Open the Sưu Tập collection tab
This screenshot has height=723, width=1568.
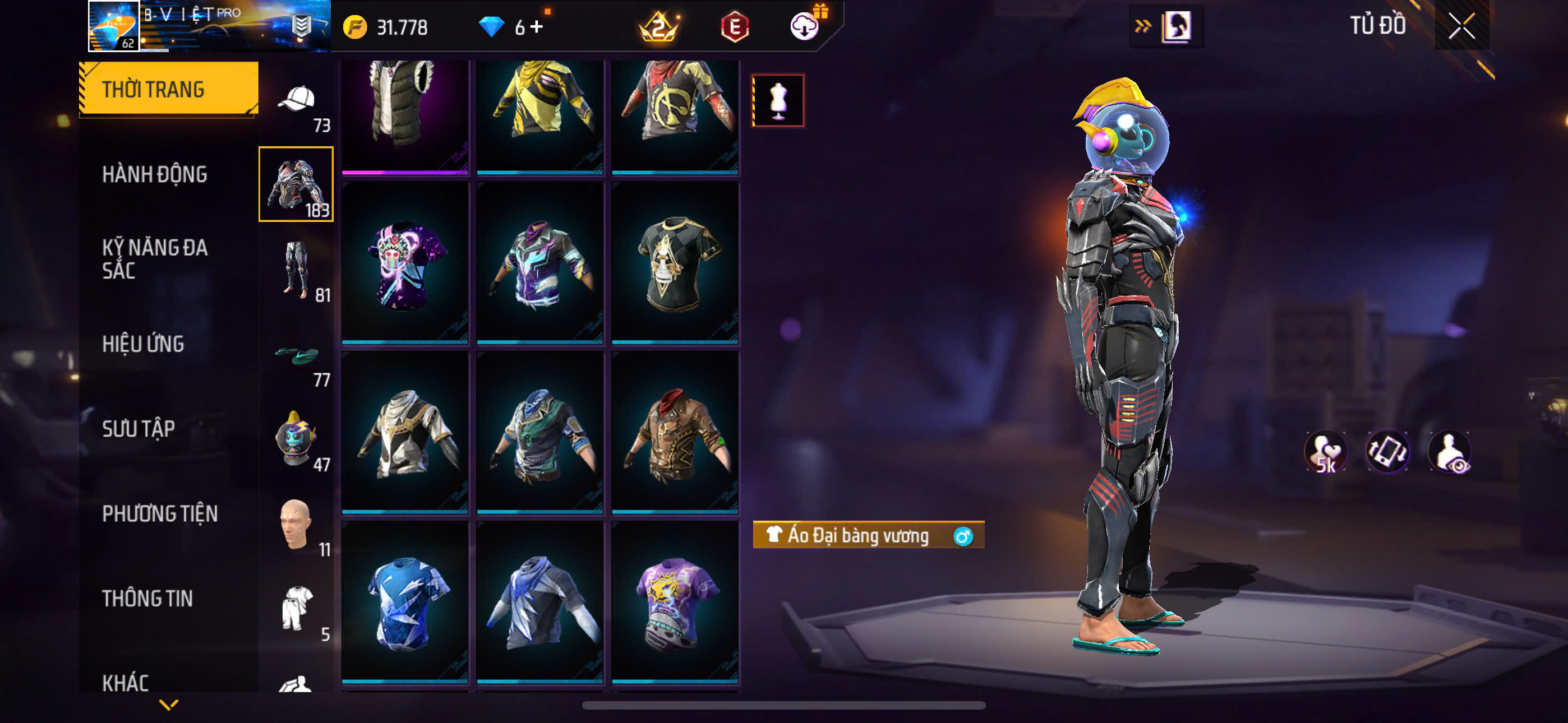(x=139, y=428)
